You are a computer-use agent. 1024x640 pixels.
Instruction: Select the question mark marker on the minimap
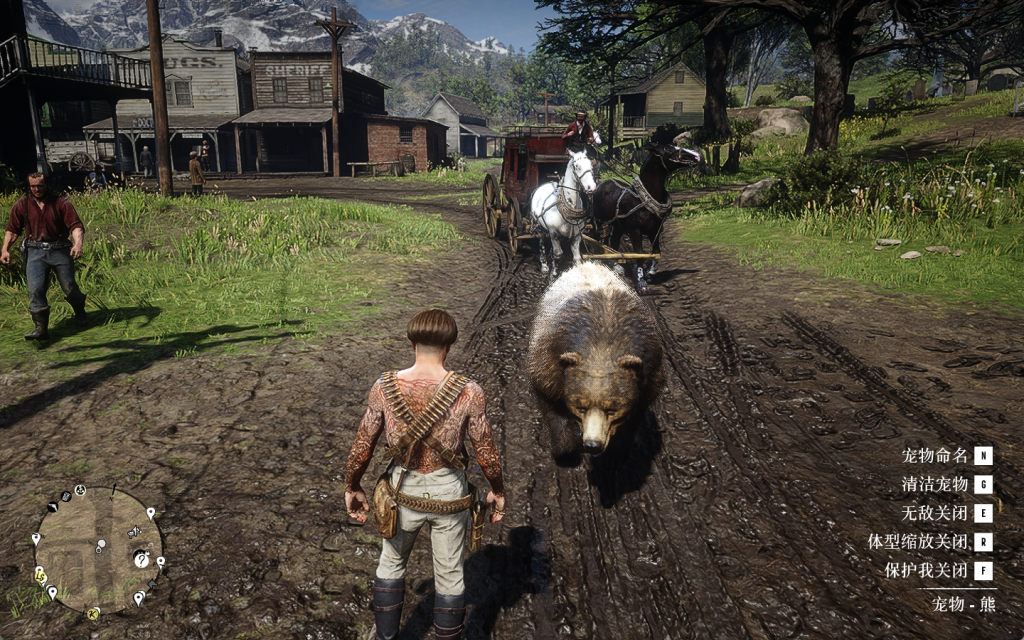pos(141,559)
